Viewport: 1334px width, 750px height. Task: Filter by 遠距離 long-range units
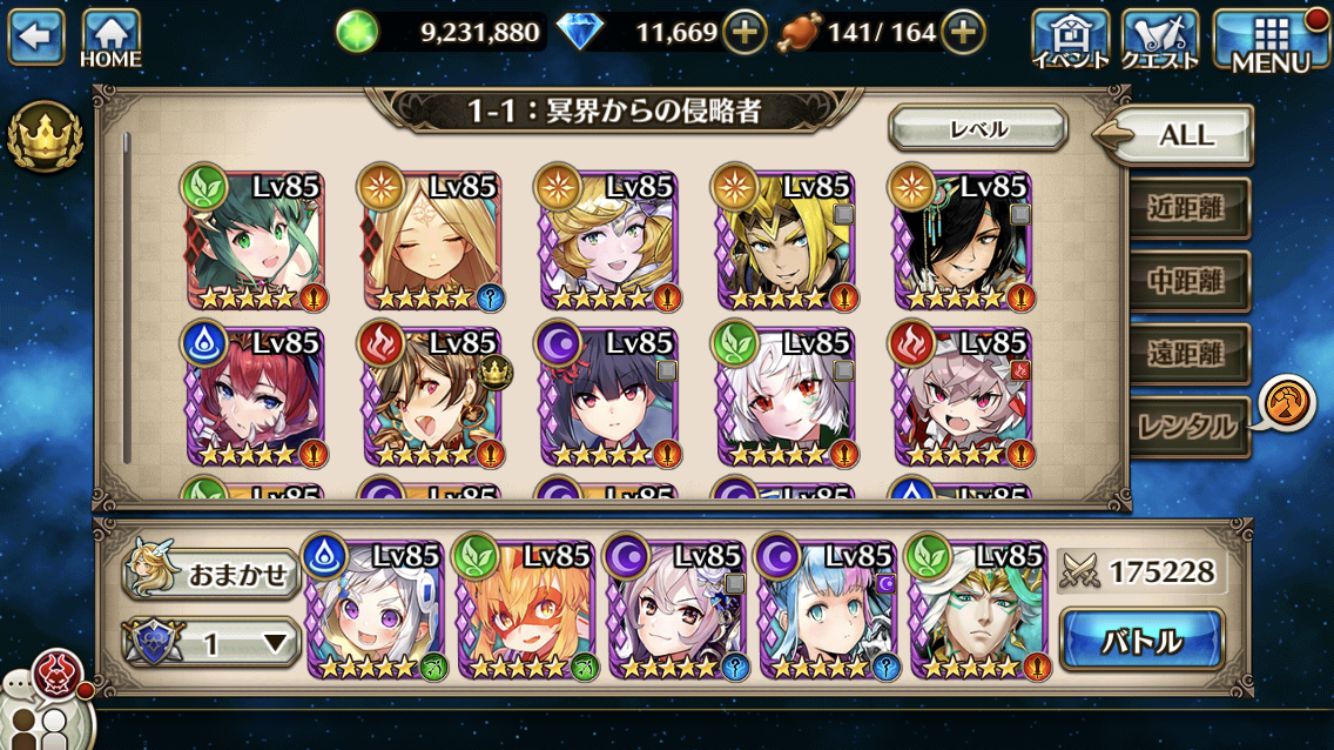coord(1188,353)
